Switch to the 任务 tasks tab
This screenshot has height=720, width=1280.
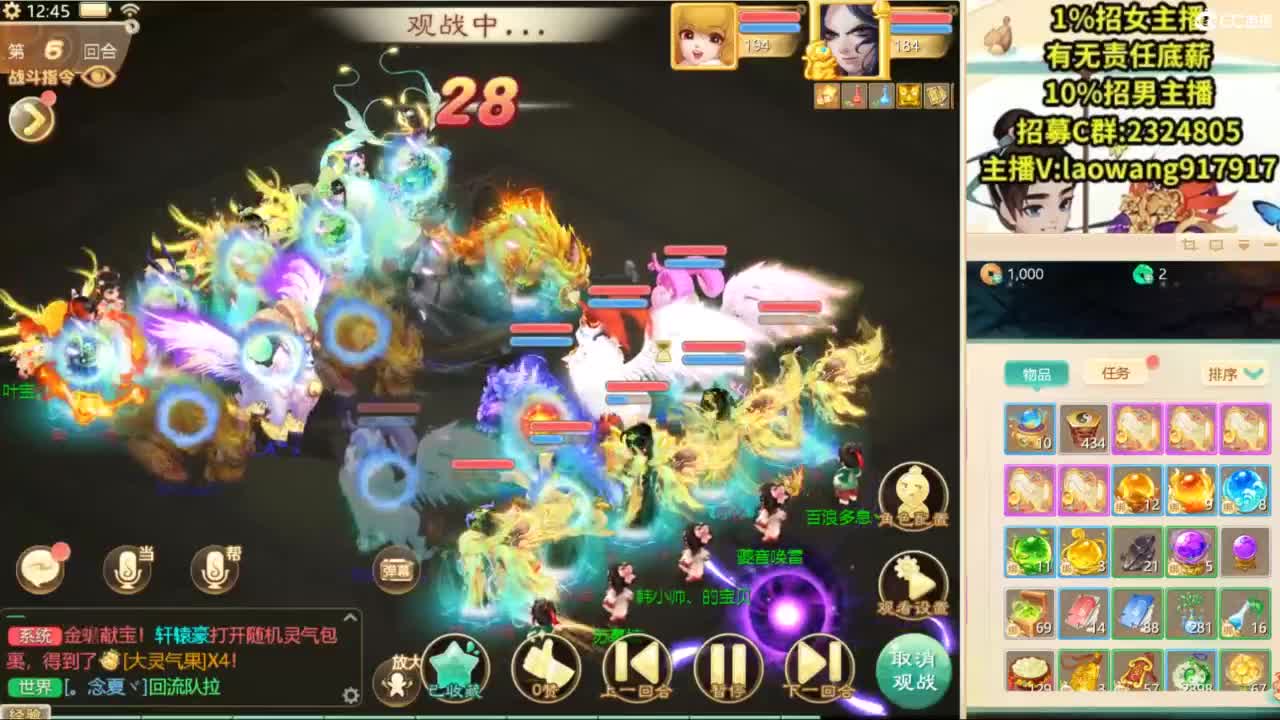coord(1118,373)
